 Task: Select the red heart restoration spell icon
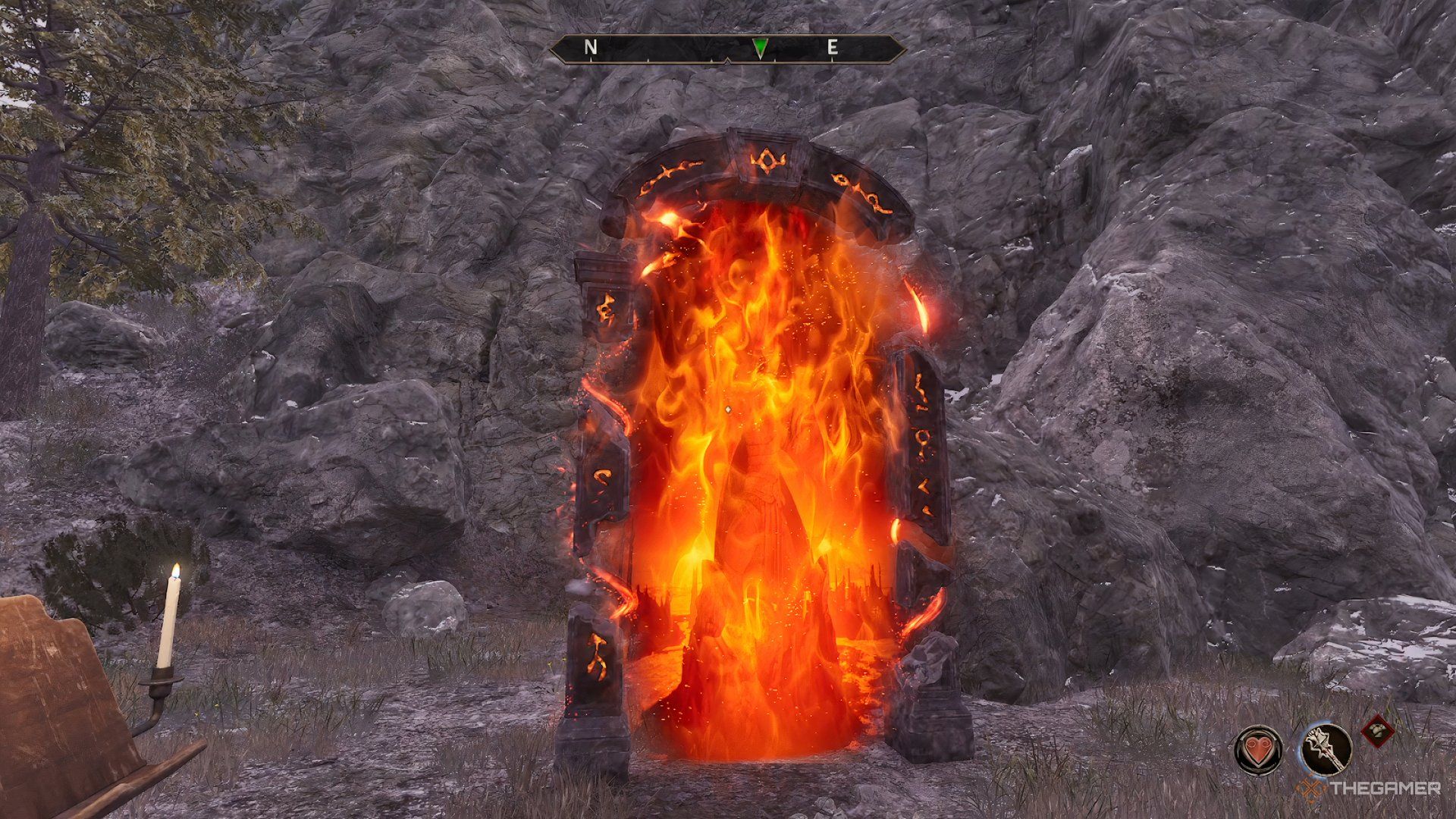pyautogui.click(x=1258, y=750)
